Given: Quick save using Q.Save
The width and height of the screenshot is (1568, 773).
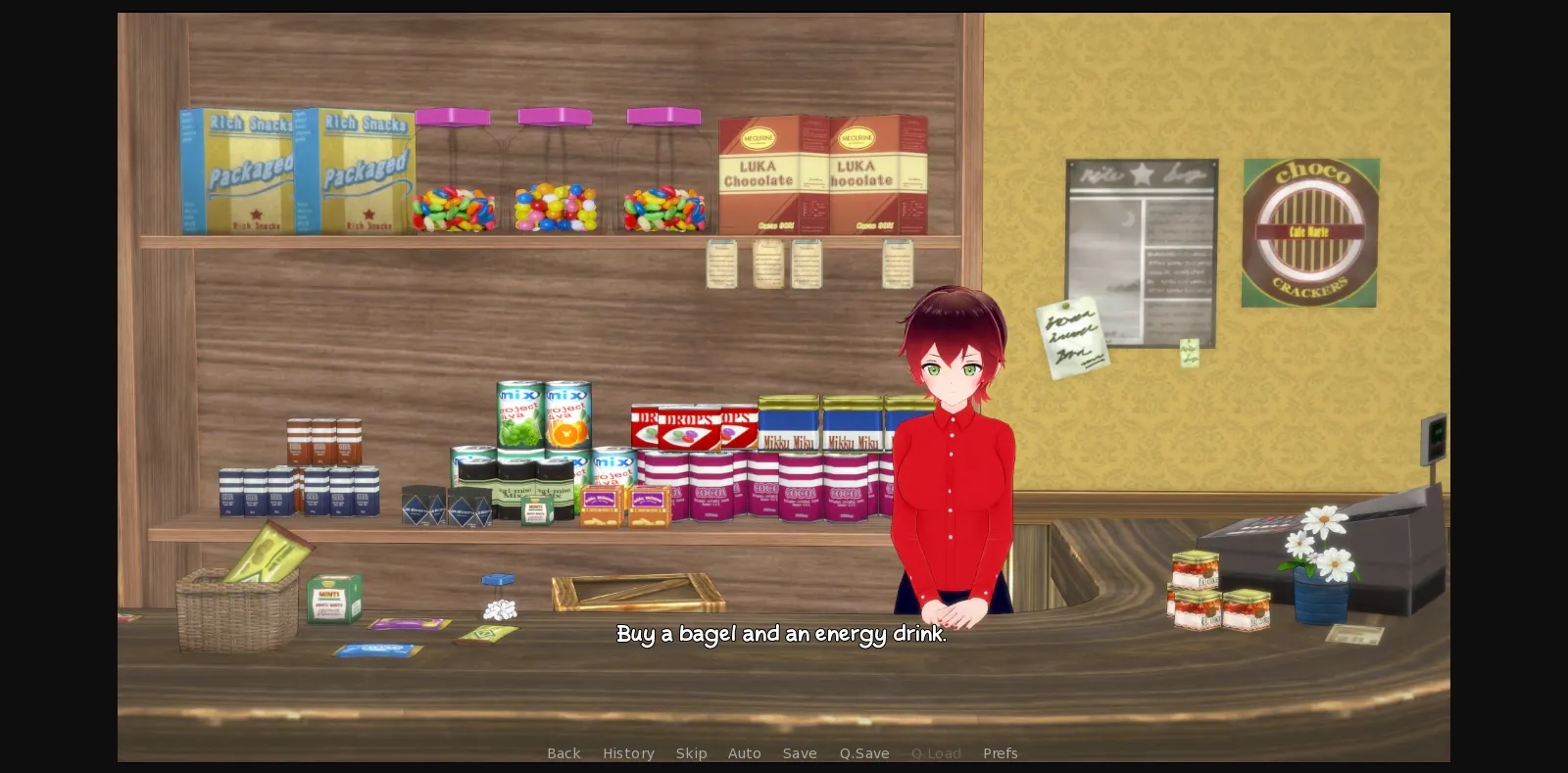Looking at the screenshot, I should [x=863, y=753].
